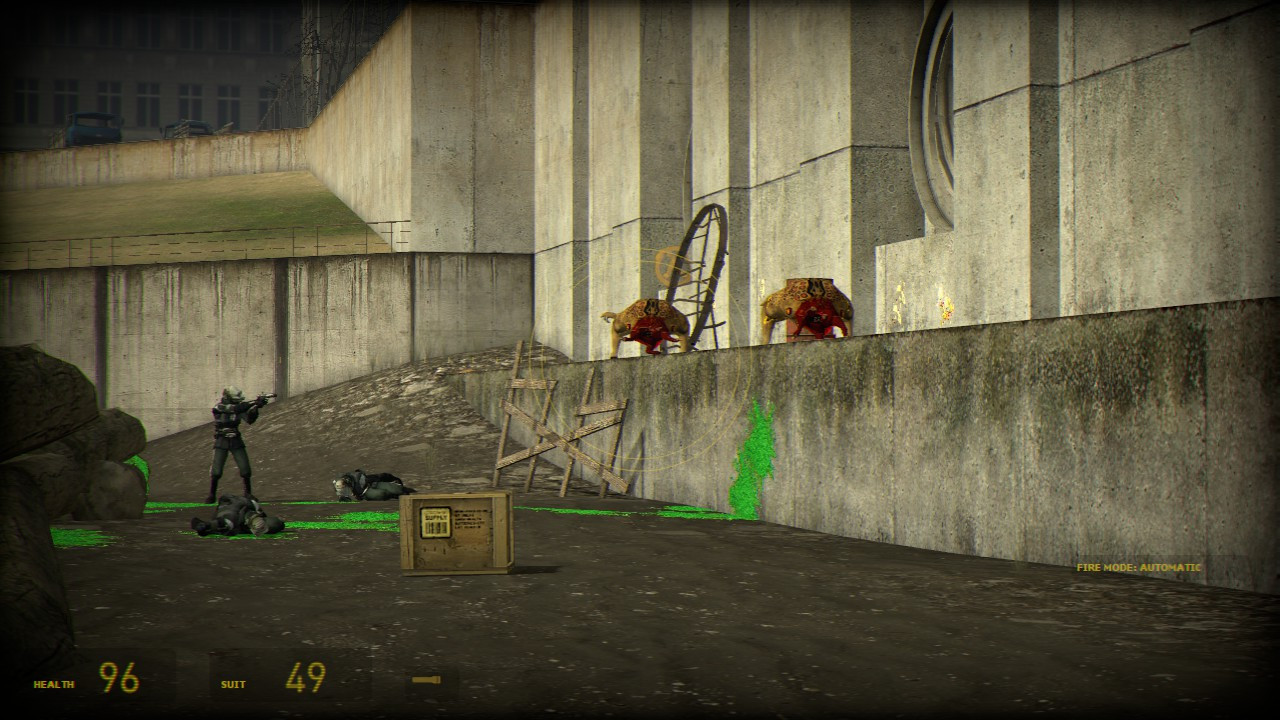
Task: Click the large metal wheel leaning on the wall
Action: [700, 280]
